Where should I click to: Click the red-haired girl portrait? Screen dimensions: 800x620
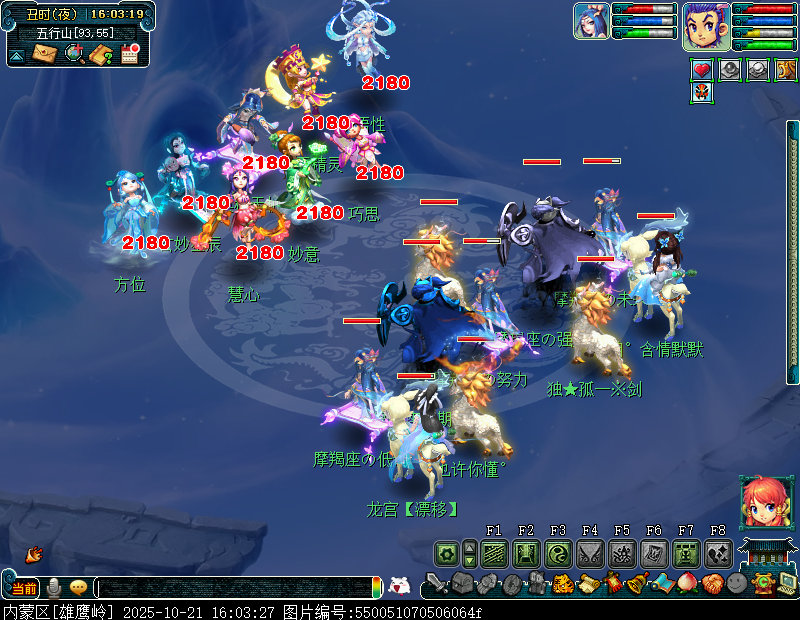click(760, 502)
